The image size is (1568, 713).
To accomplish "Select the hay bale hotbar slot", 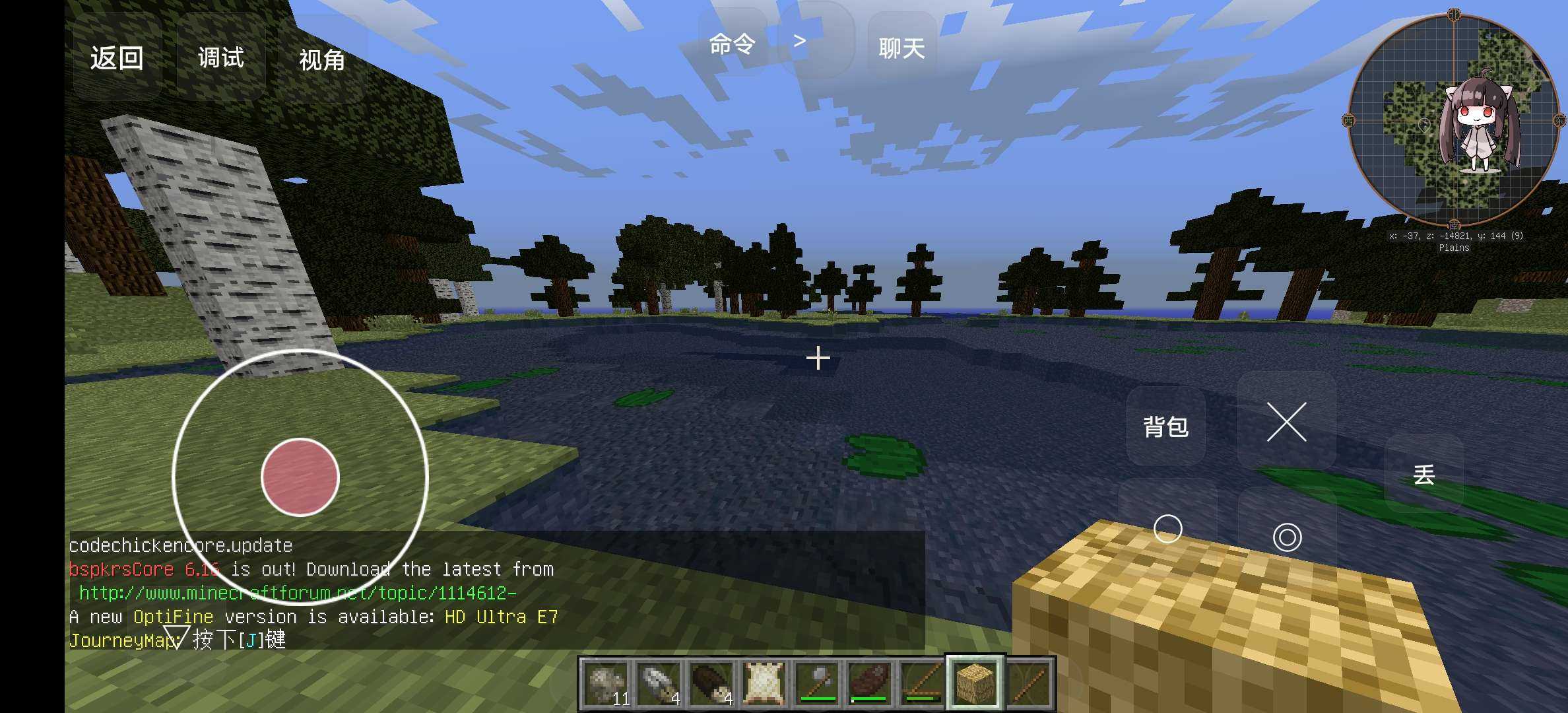I will [975, 683].
